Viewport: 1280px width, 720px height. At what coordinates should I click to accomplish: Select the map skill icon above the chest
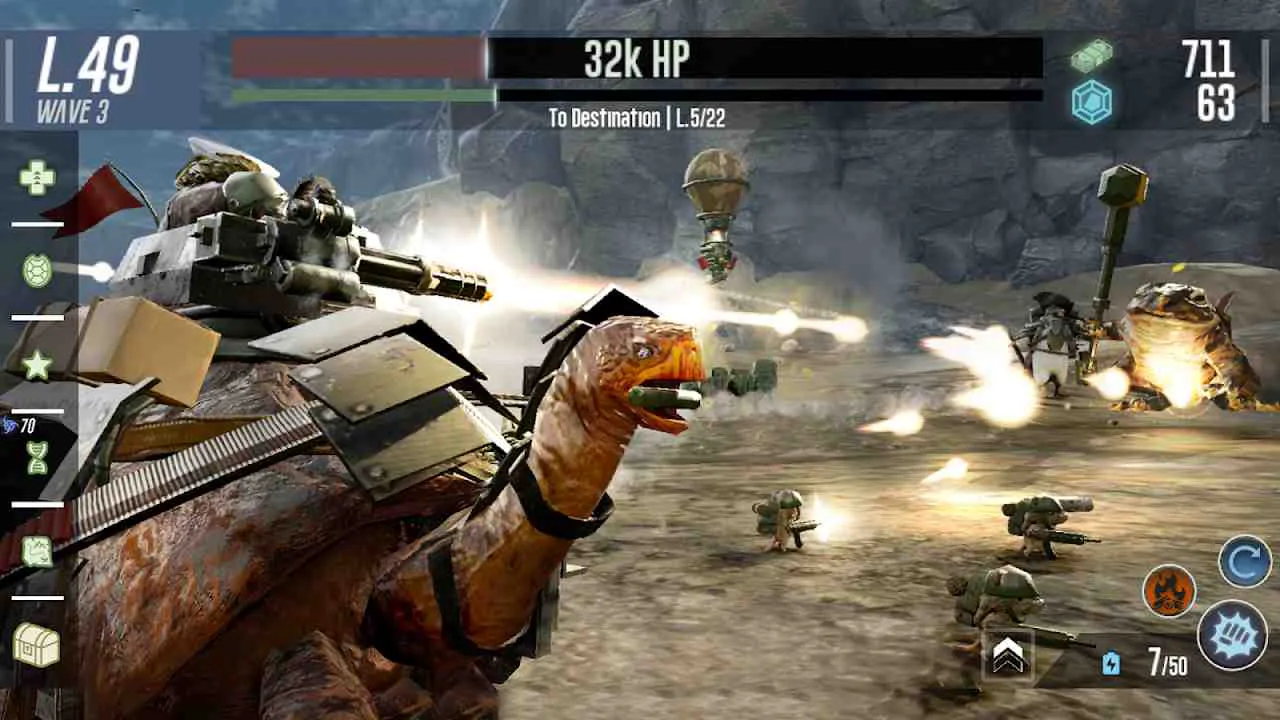(36, 550)
